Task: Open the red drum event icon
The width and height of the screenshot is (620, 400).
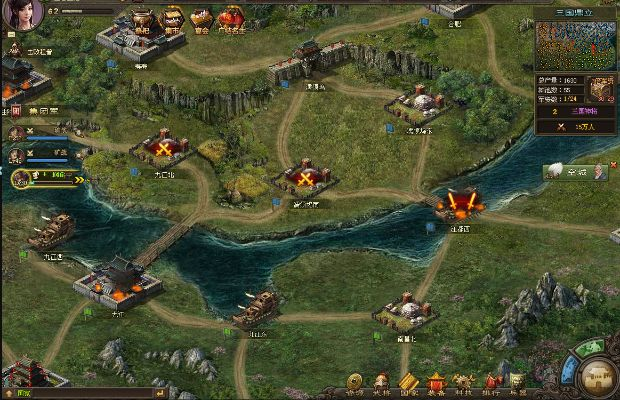Action: click(231, 17)
